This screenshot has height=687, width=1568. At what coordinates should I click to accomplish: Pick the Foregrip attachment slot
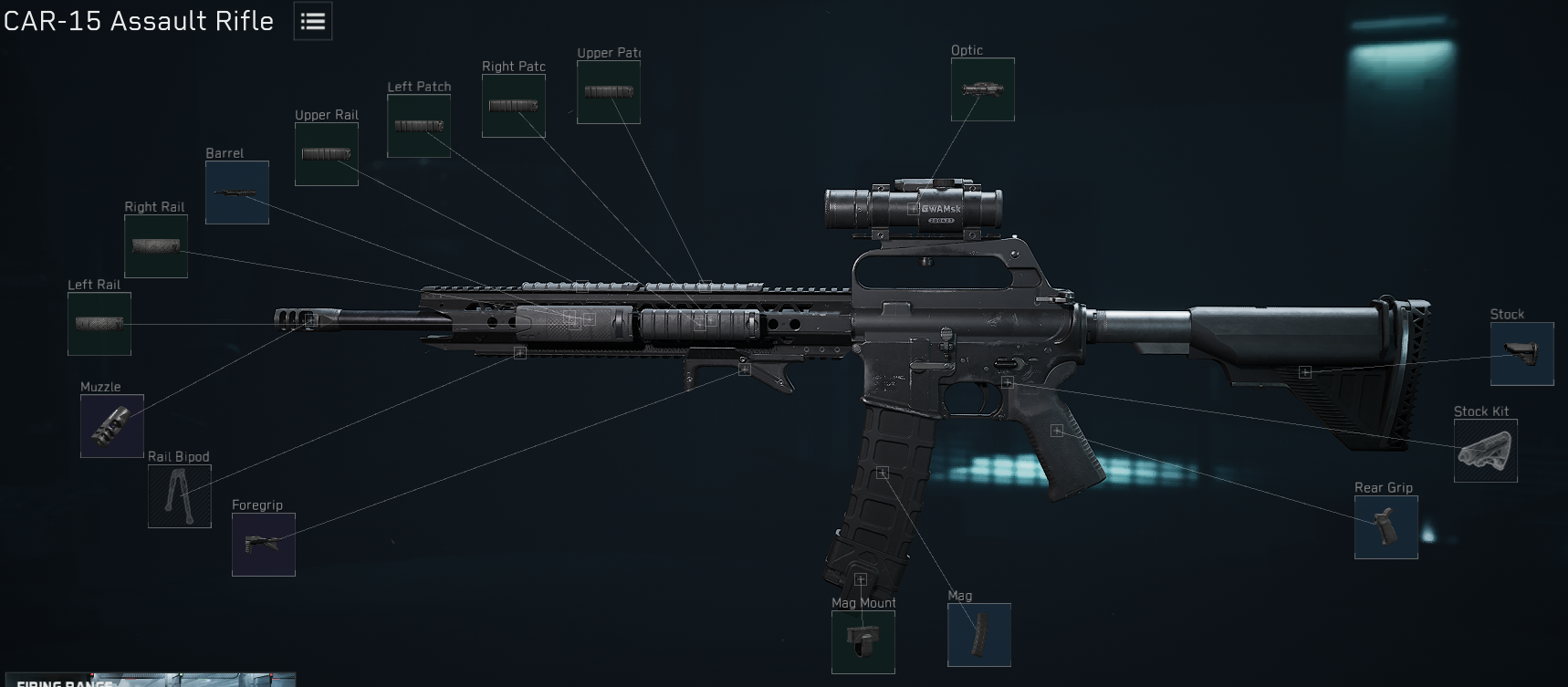coord(264,545)
